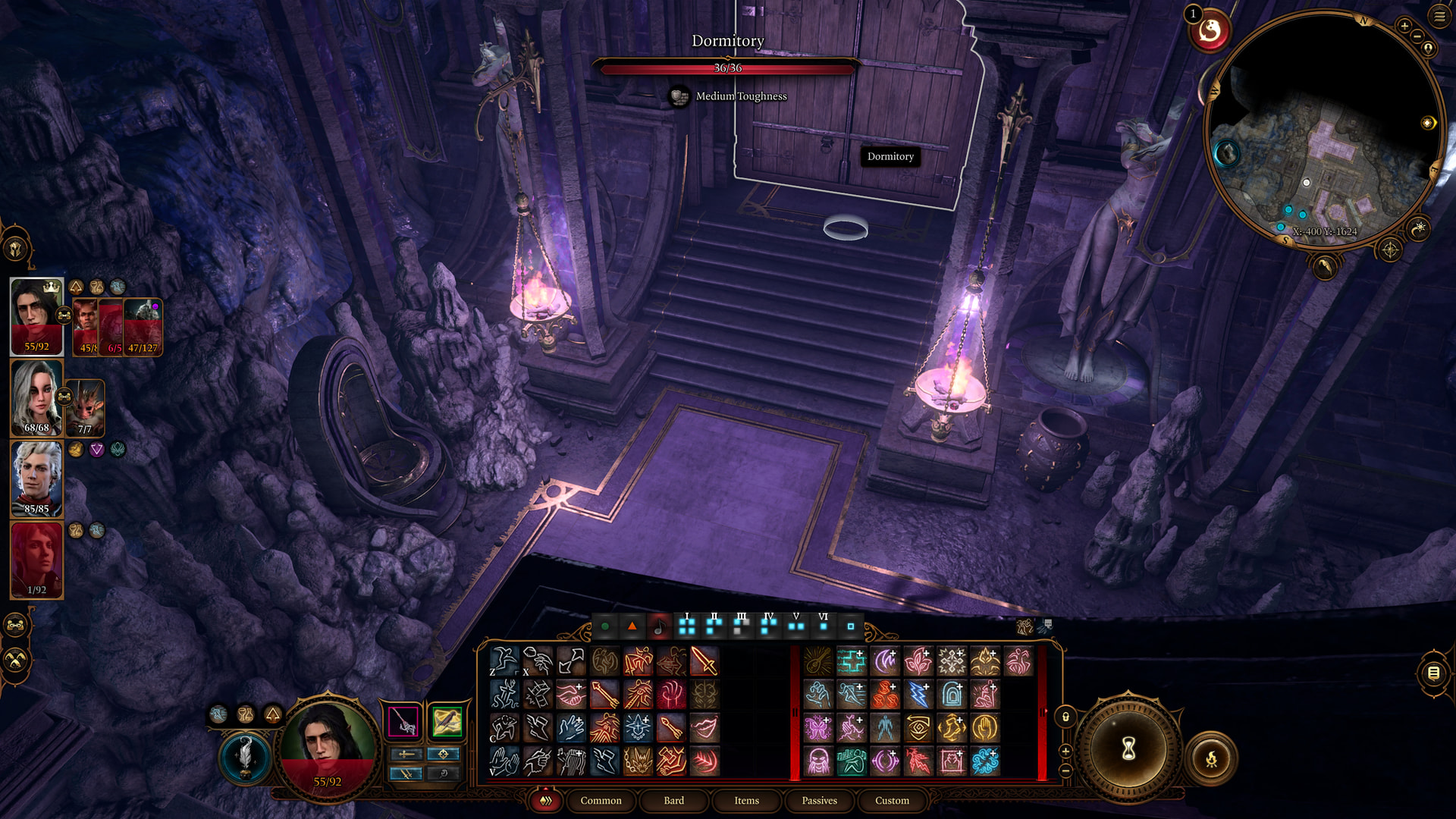The width and height of the screenshot is (1456, 819).
Task: Cast the lightning bolt spell
Action: 918,695
